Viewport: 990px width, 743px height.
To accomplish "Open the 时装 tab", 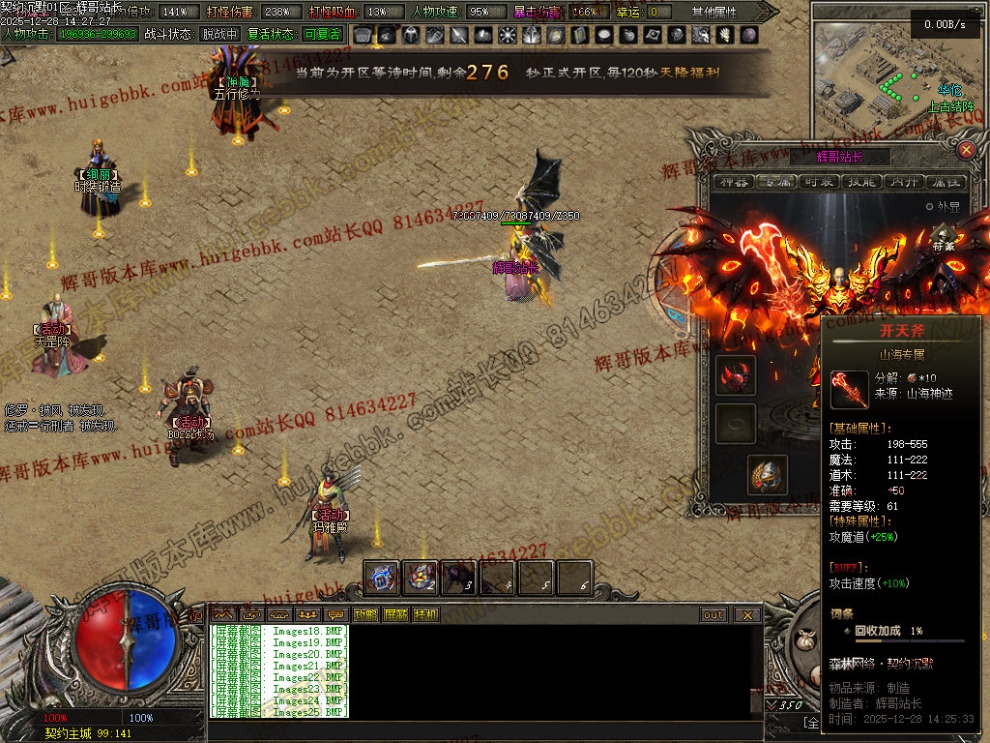I will tap(820, 182).
